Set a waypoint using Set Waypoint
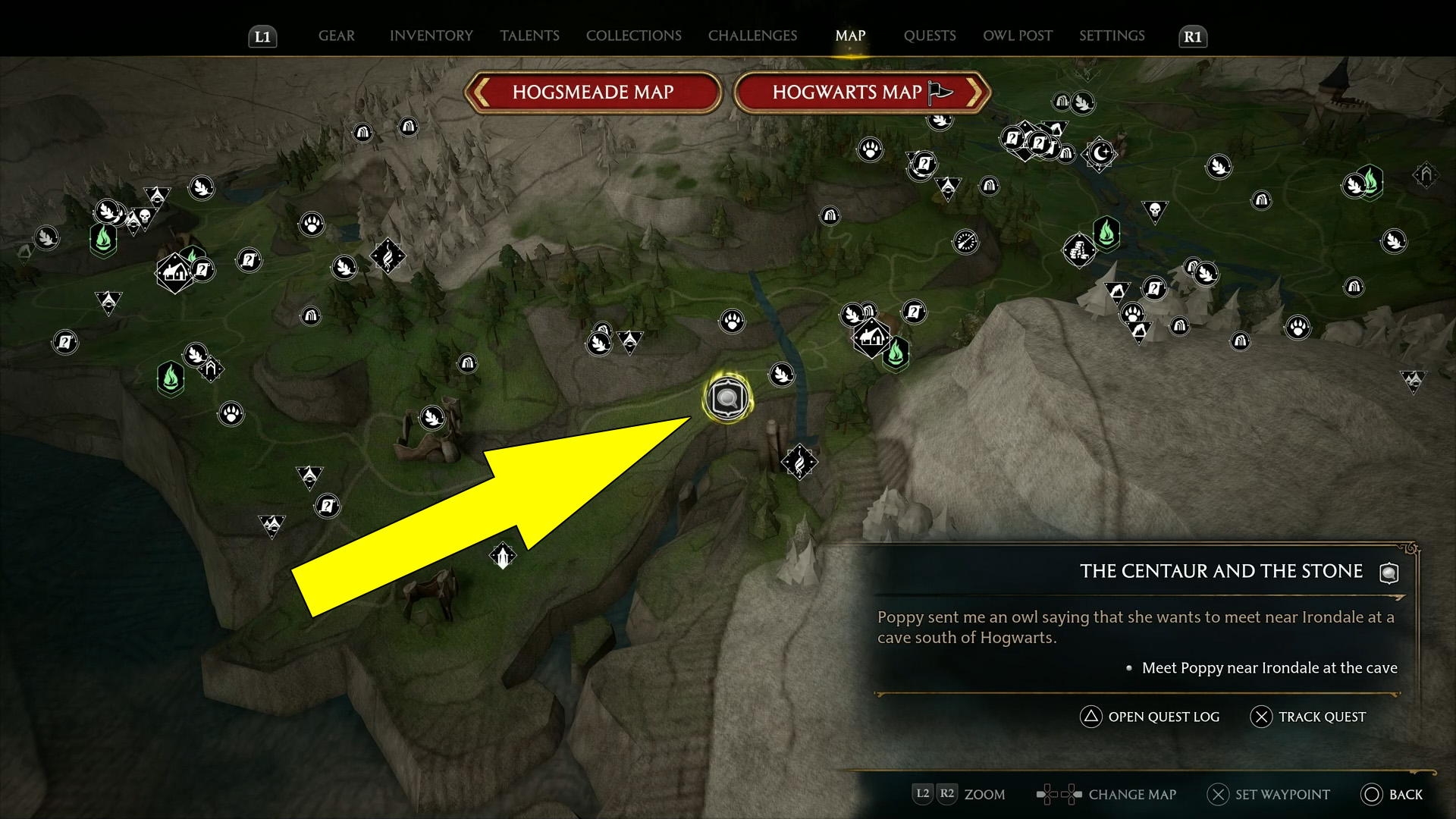Image resolution: width=1456 pixels, height=819 pixels. [x=1268, y=795]
